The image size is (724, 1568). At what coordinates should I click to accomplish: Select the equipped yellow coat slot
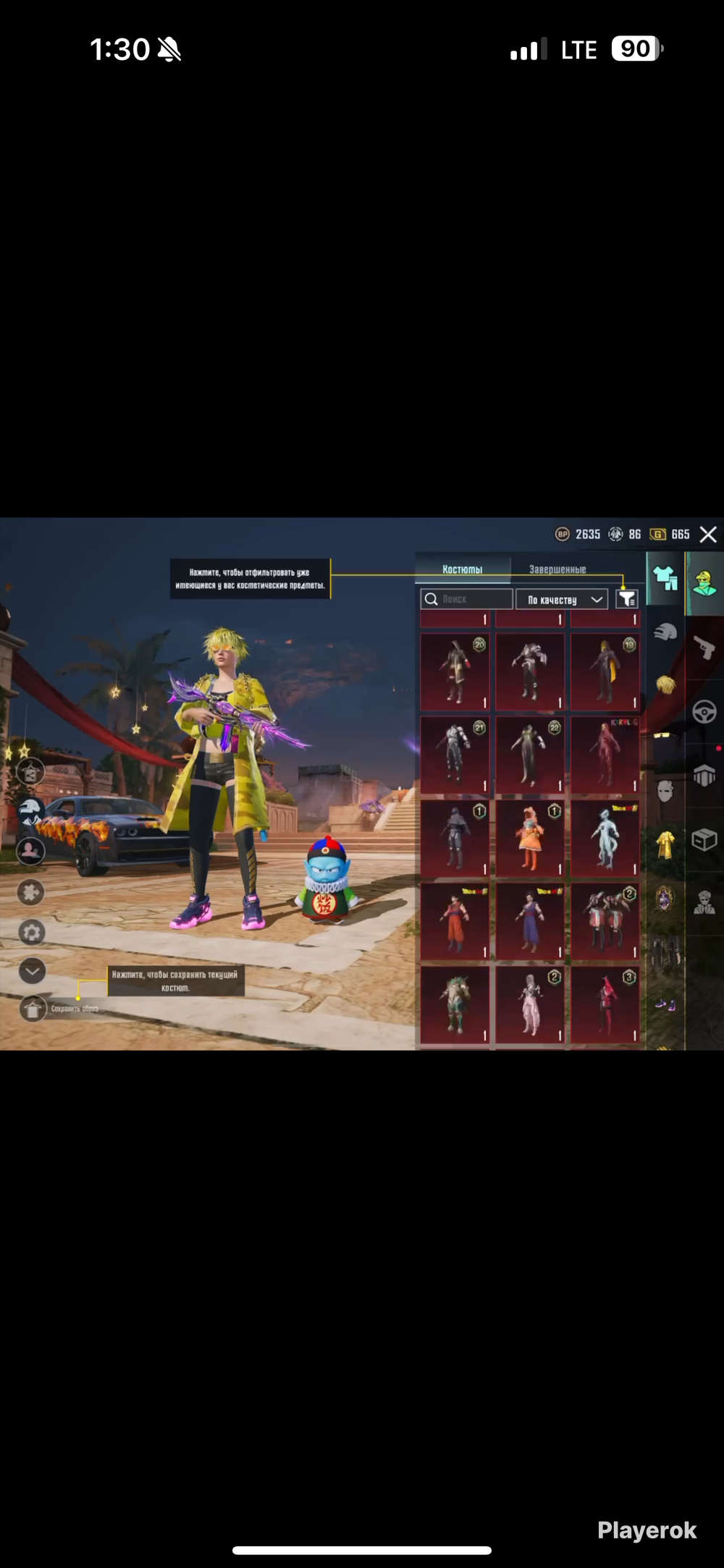(665, 844)
